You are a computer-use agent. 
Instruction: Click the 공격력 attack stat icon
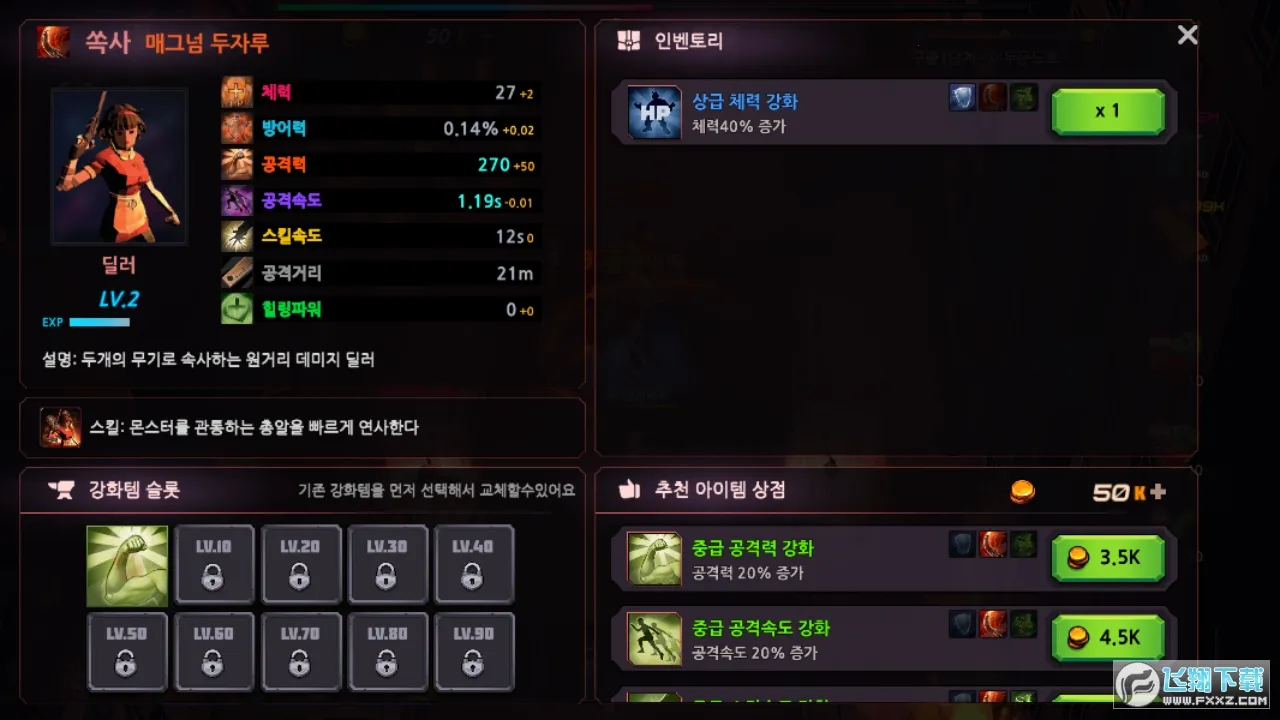coord(236,165)
